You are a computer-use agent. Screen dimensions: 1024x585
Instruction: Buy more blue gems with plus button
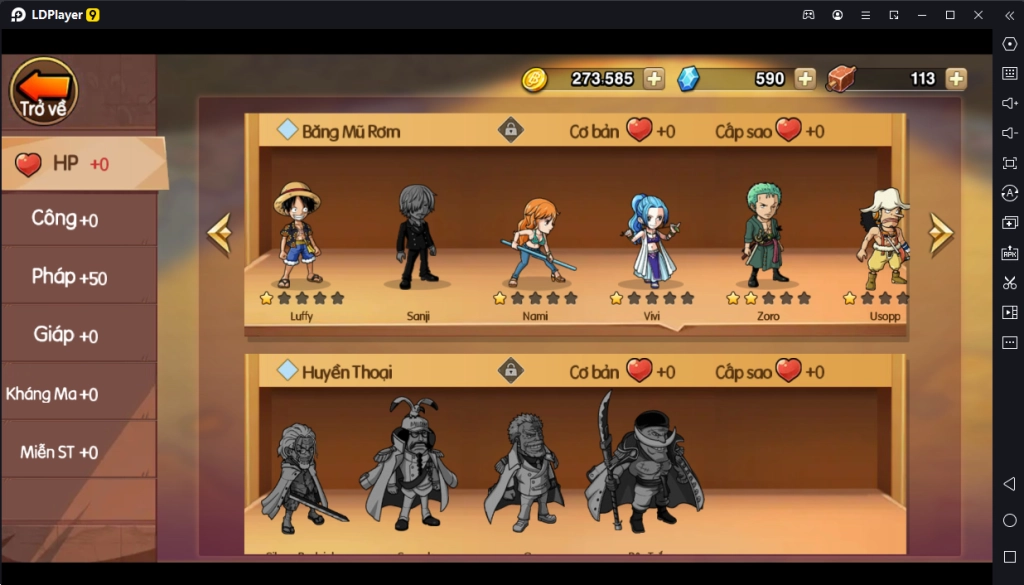tap(806, 79)
